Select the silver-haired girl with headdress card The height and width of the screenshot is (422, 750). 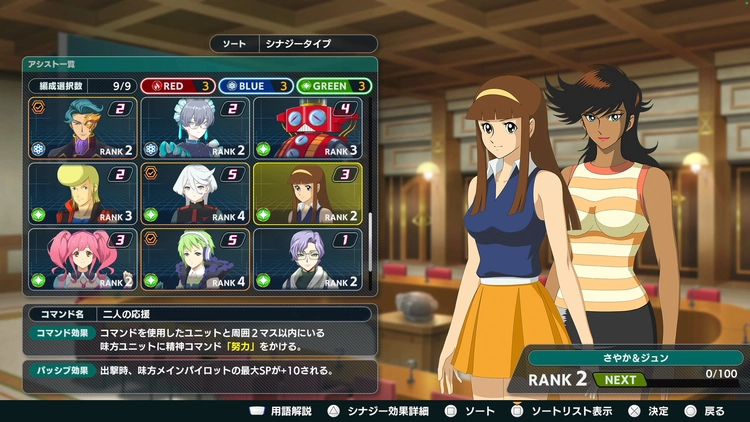click(195, 128)
